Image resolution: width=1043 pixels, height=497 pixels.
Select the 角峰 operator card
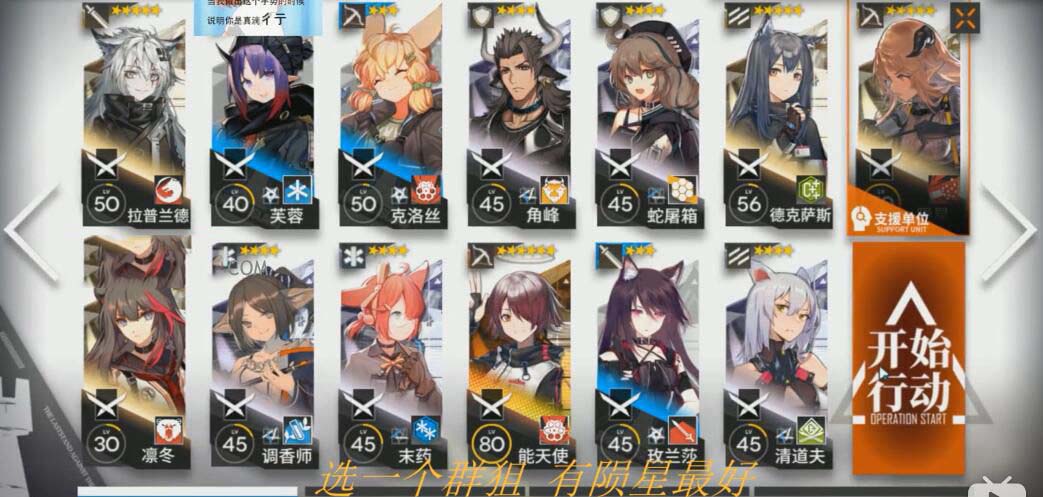click(521, 115)
